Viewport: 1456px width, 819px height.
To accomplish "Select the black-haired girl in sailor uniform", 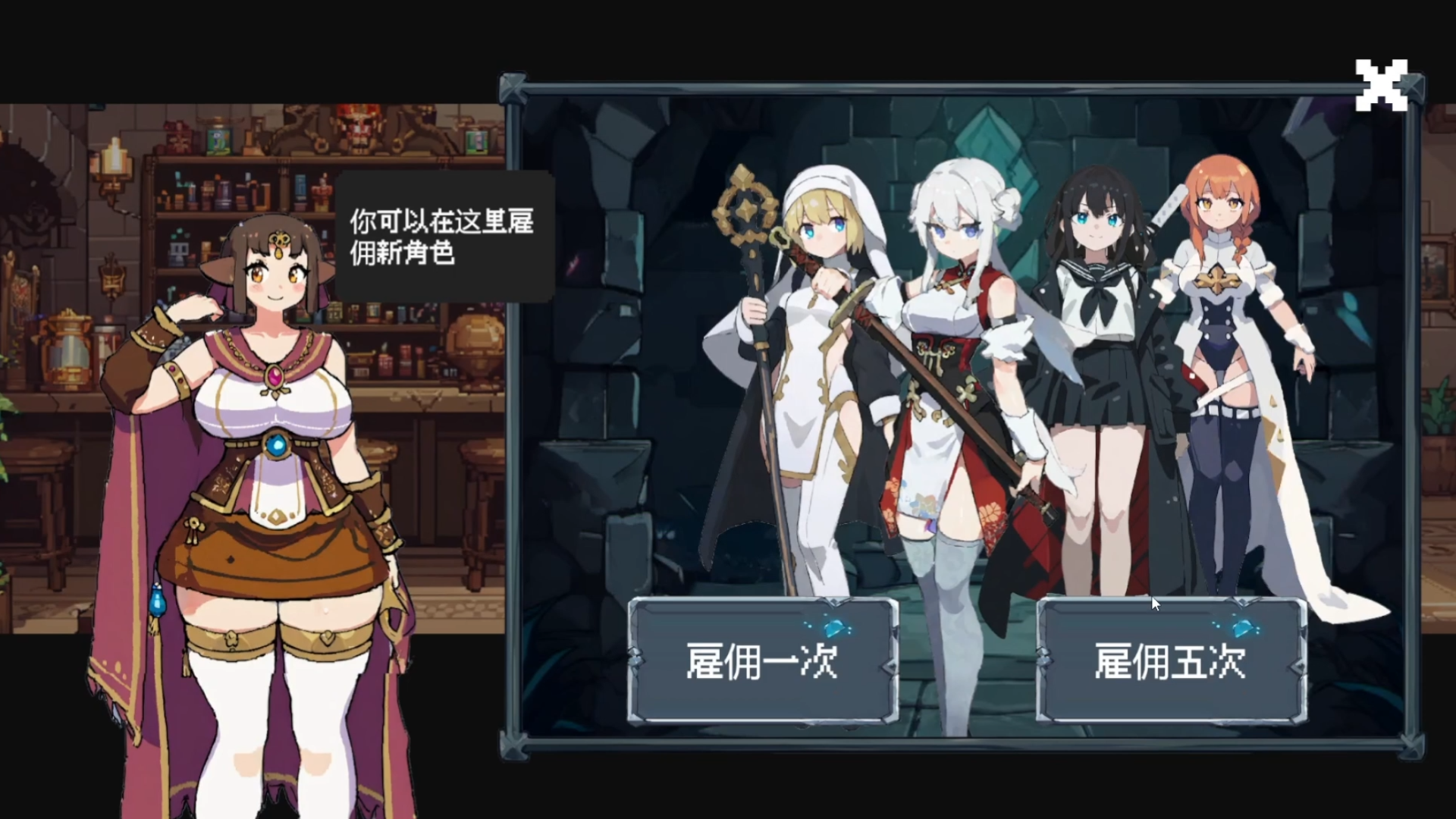I will click(x=1092, y=326).
